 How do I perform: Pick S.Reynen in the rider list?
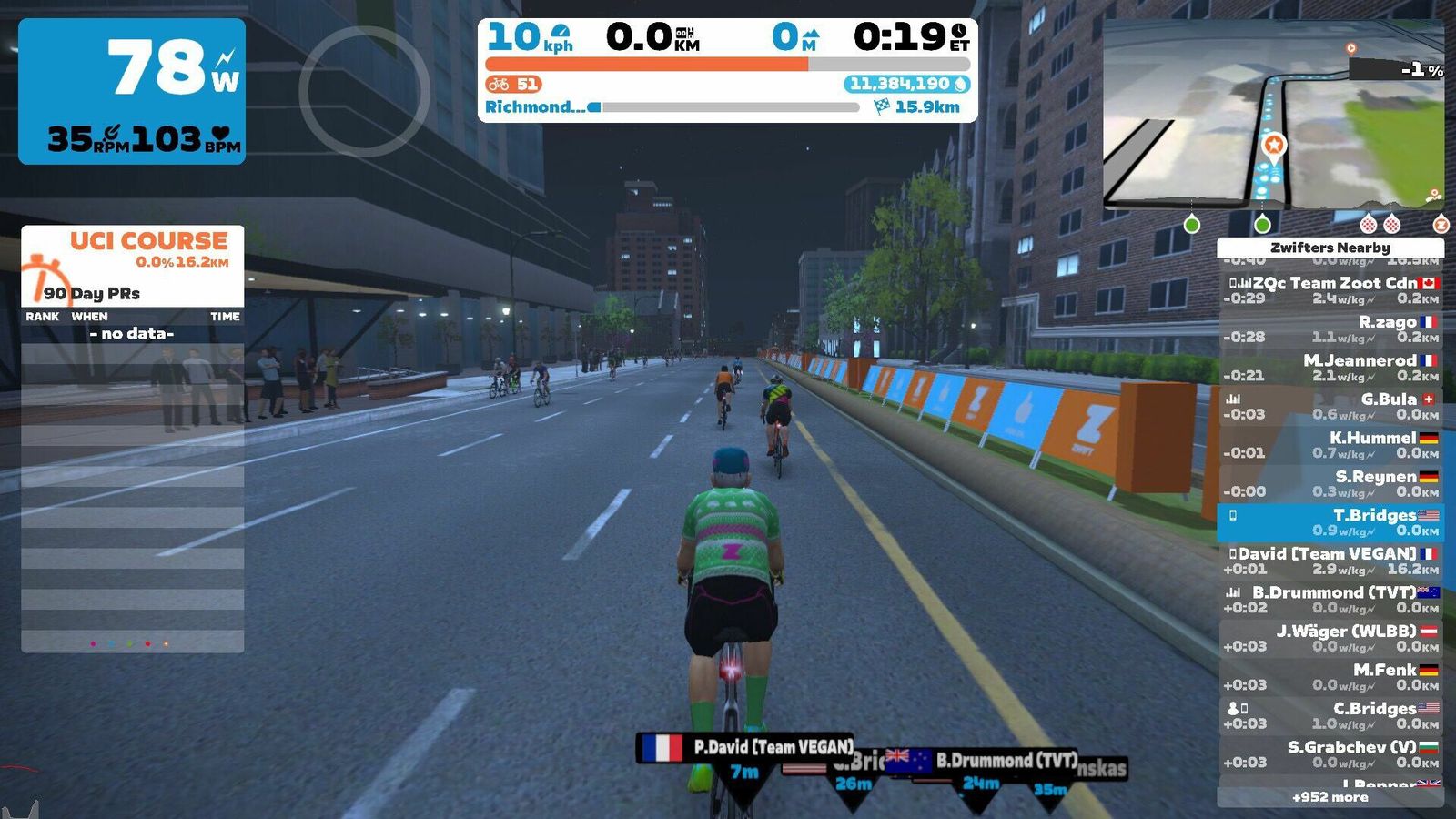1330,483
